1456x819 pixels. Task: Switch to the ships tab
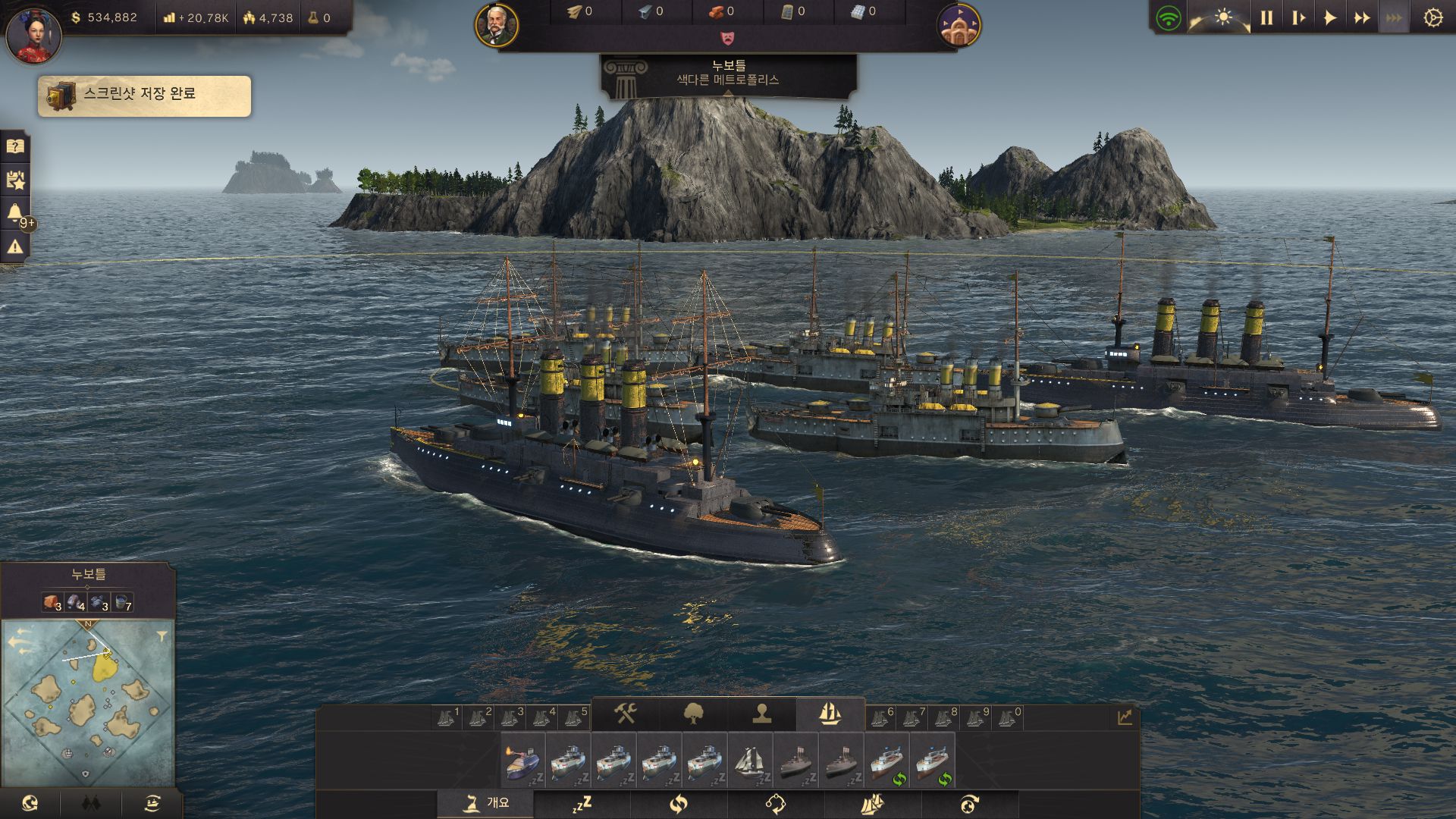pos(830,714)
